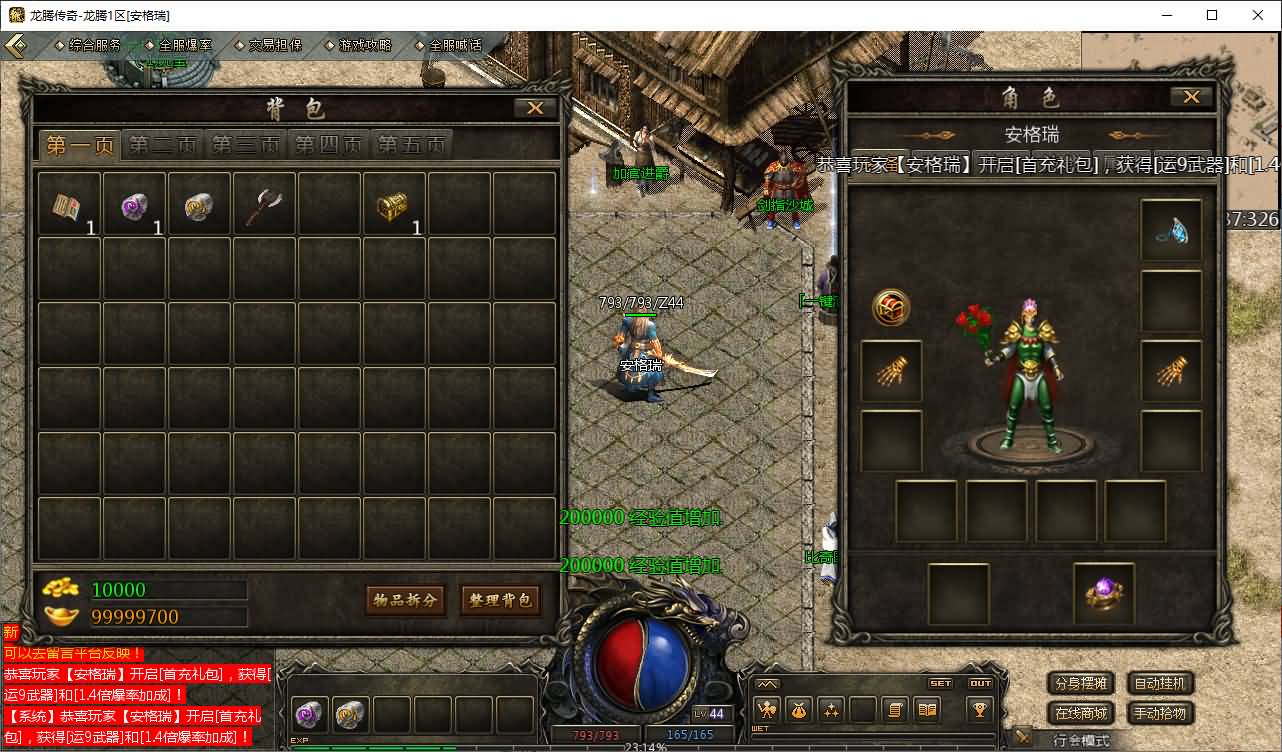Open the 游戏攻略 game guide menu
The width and height of the screenshot is (1282, 752).
(x=365, y=45)
